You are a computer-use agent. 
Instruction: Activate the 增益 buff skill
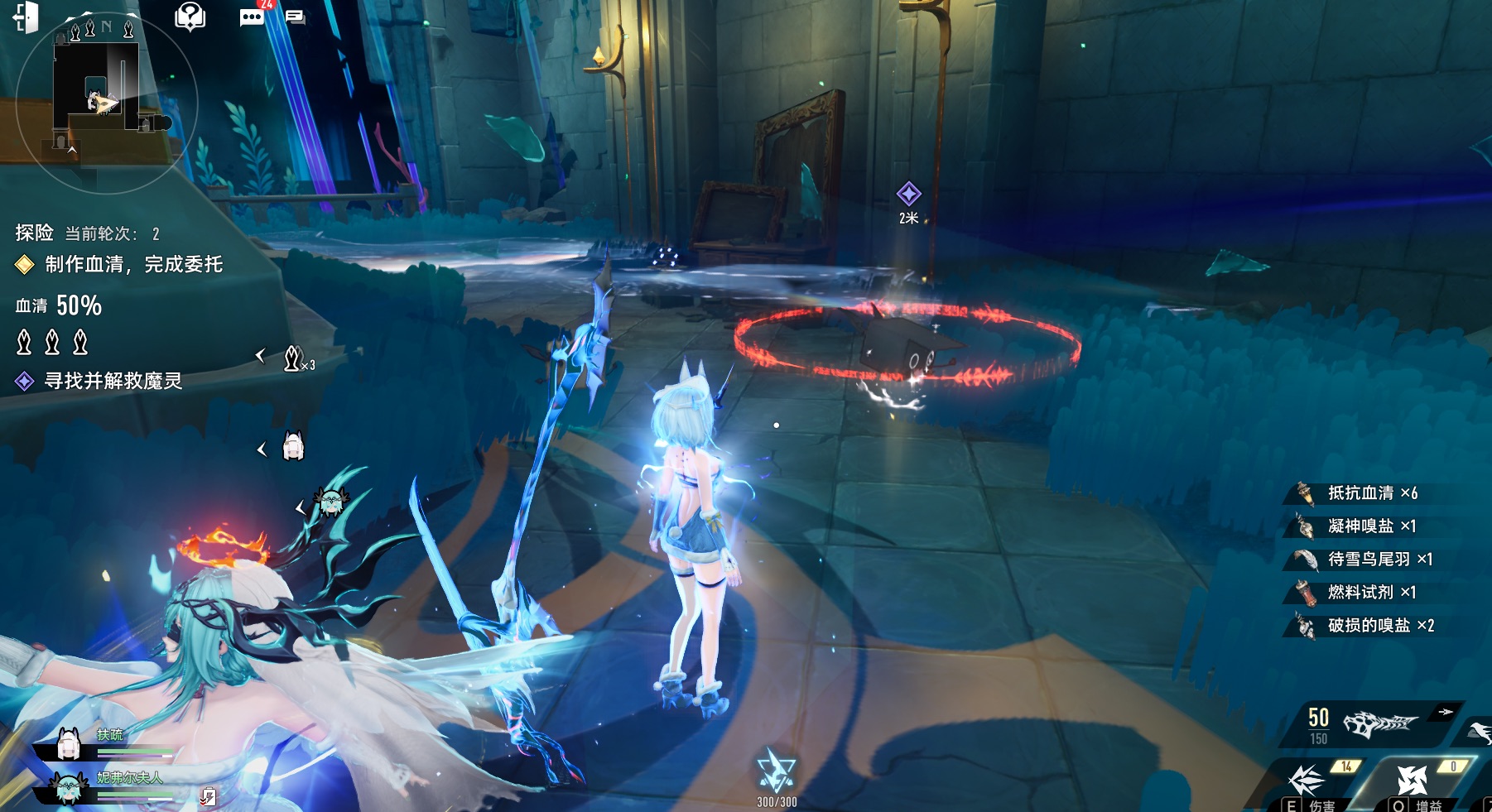[1413, 782]
